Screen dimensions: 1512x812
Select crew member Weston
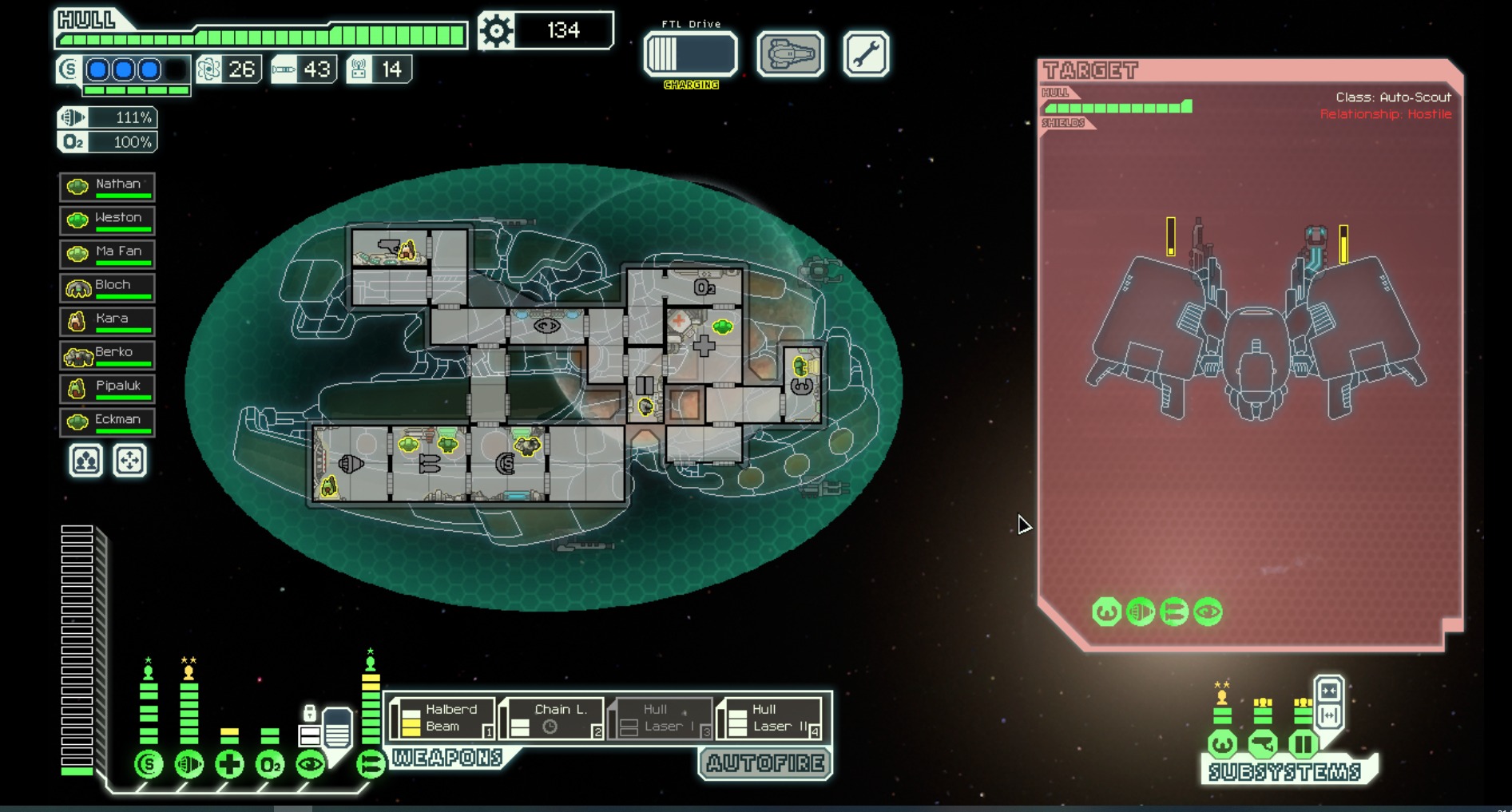[x=108, y=220]
